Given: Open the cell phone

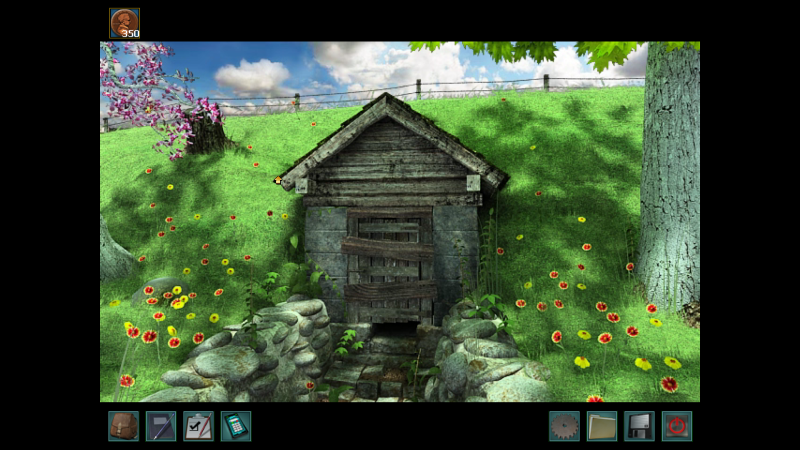Looking at the screenshot, I should (x=235, y=426).
